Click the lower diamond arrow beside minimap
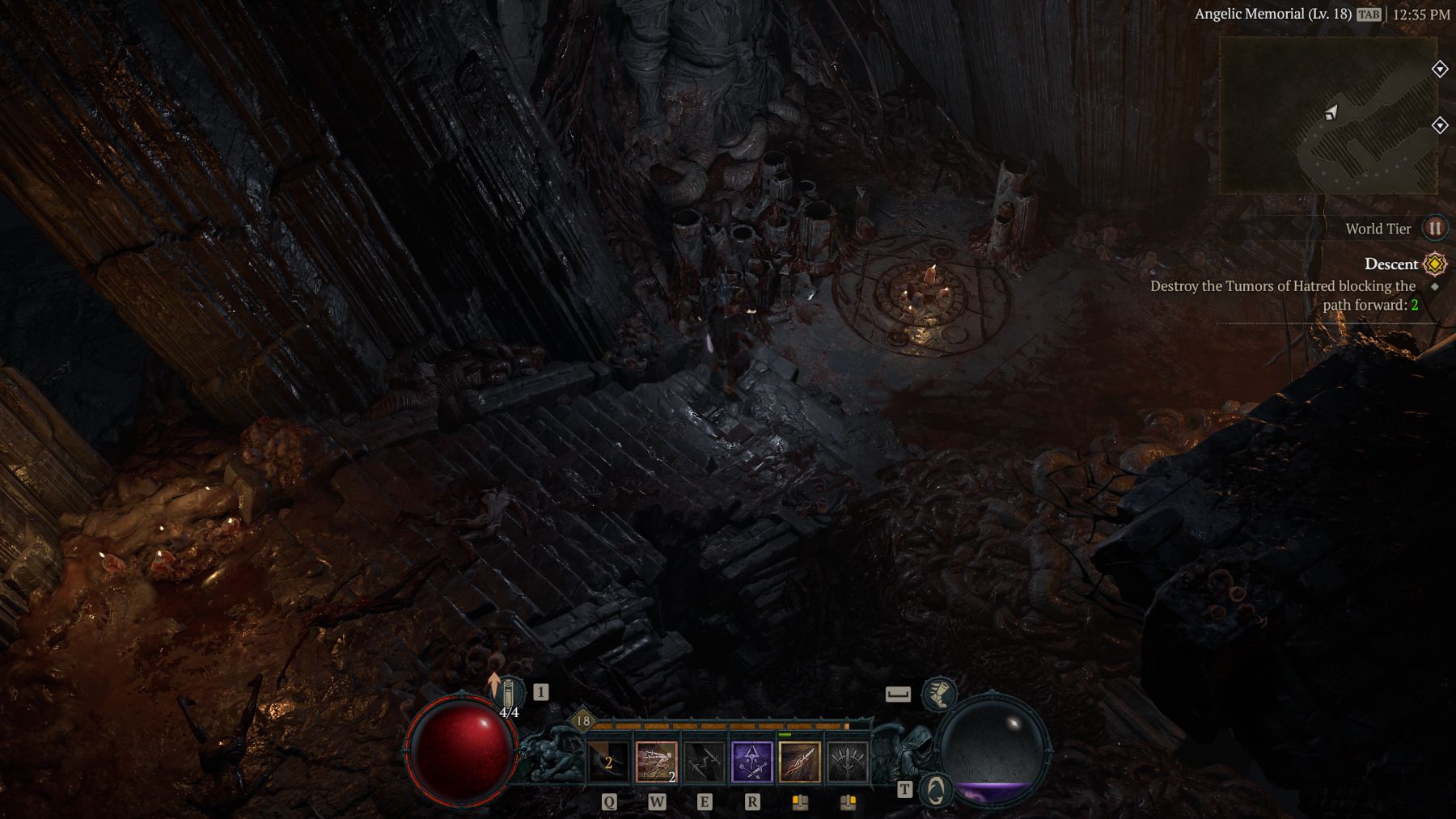Image resolution: width=1456 pixels, height=819 pixels. click(x=1440, y=125)
